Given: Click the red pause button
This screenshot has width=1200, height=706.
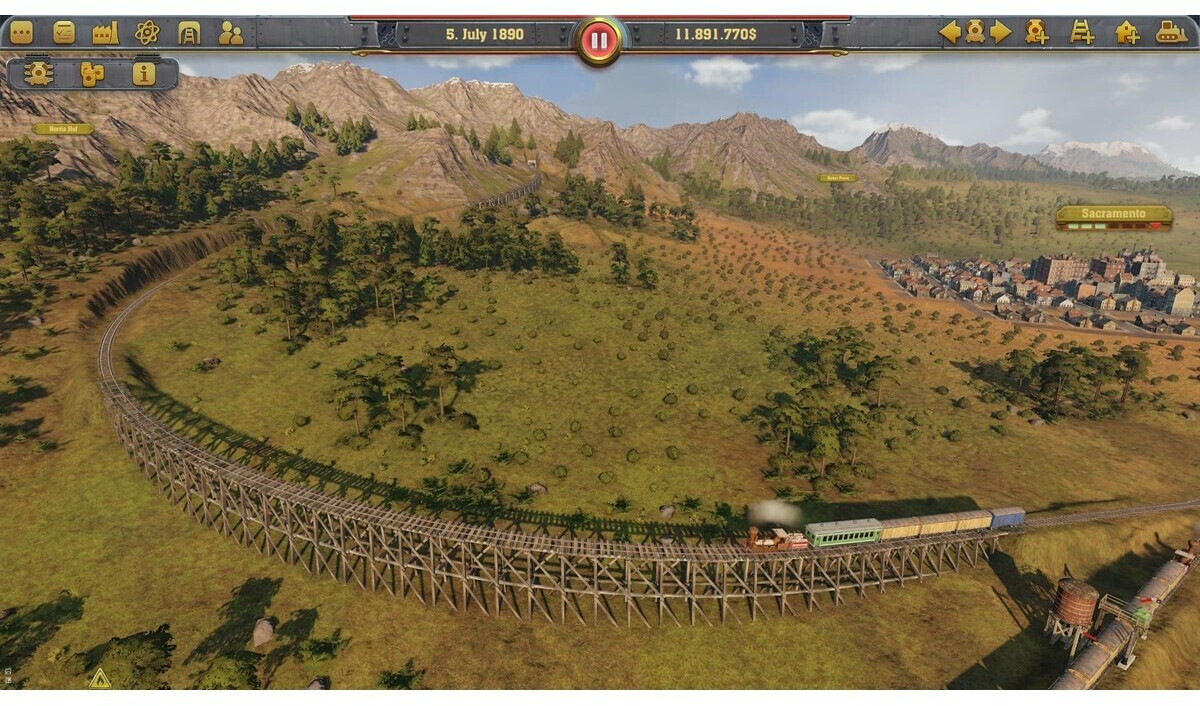Looking at the screenshot, I should pyautogui.click(x=599, y=41).
